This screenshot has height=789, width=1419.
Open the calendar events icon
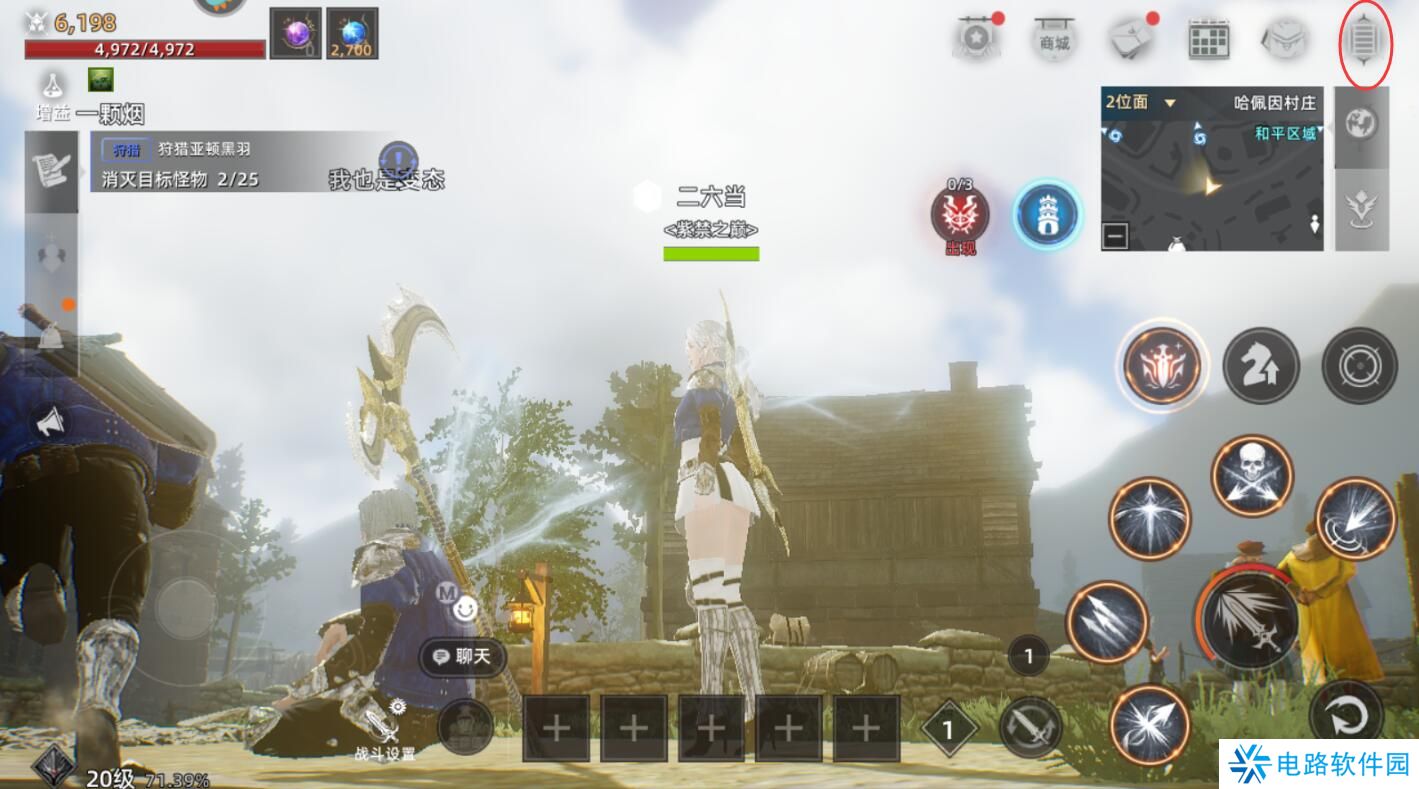[1208, 41]
